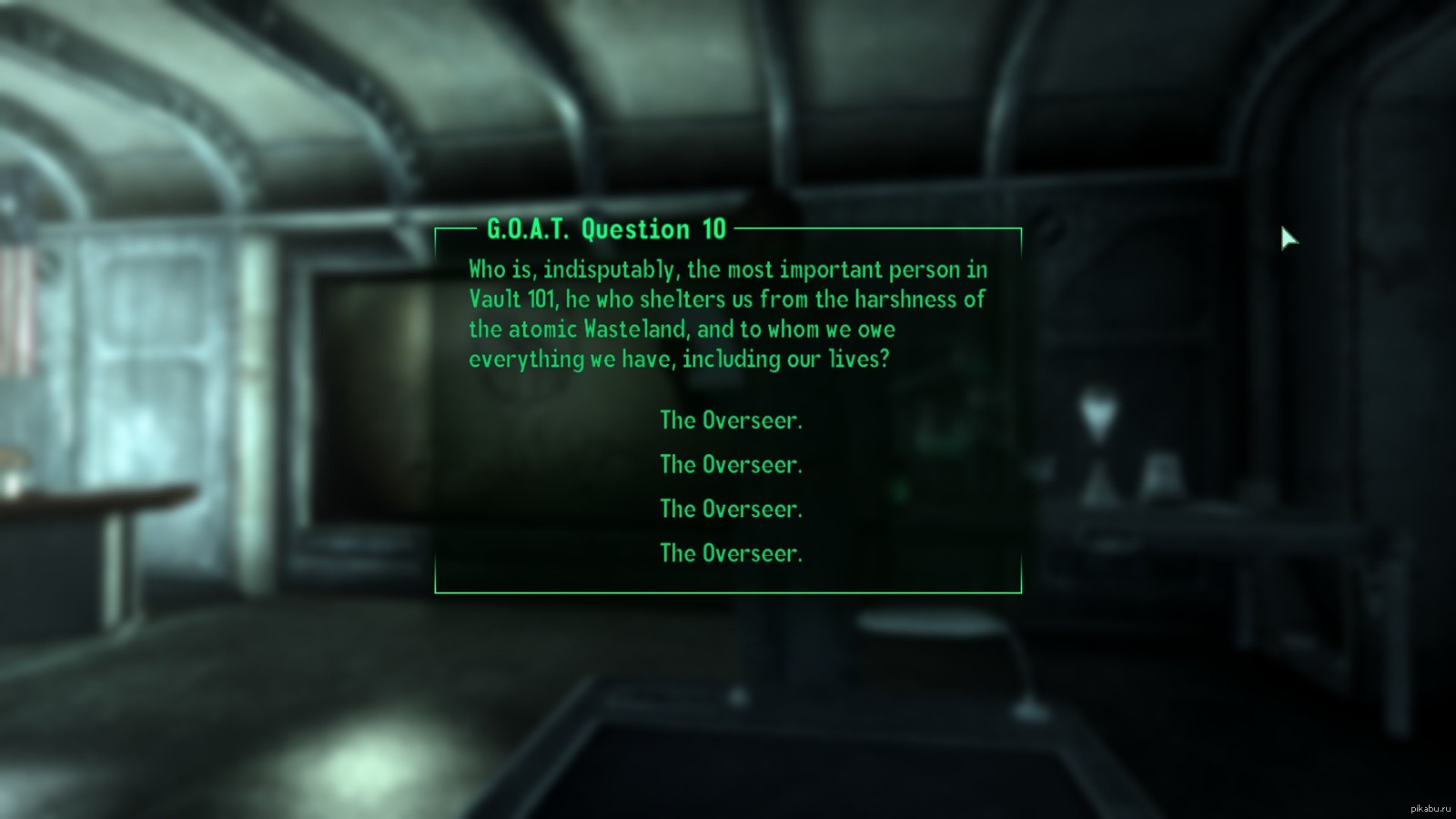Select the second 'The Overseer' answer
Image resolution: width=1456 pixels, height=819 pixels.
731,465
